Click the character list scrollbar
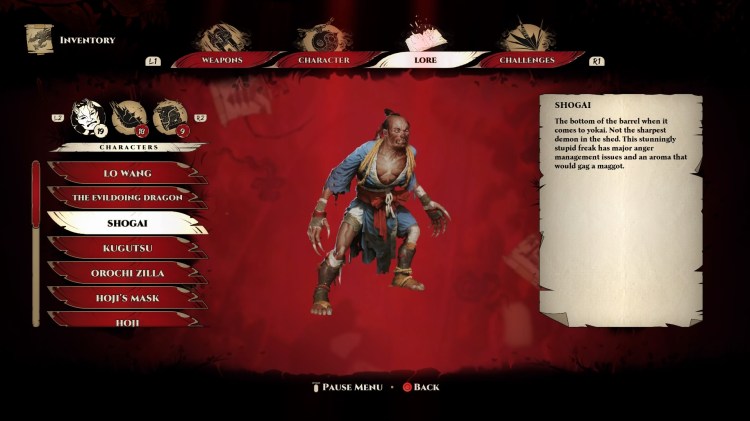Image resolution: width=750 pixels, height=421 pixels. click(x=36, y=240)
